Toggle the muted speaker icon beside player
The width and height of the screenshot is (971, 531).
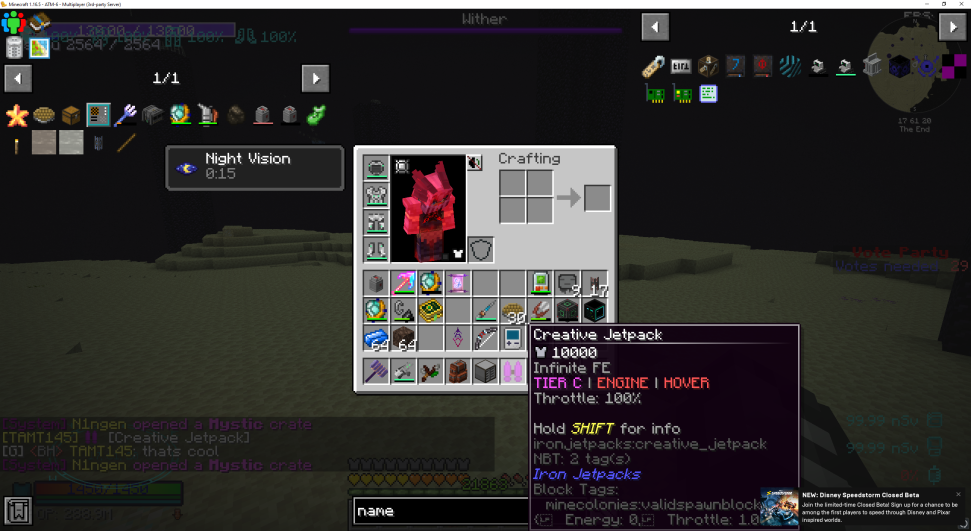(474, 163)
